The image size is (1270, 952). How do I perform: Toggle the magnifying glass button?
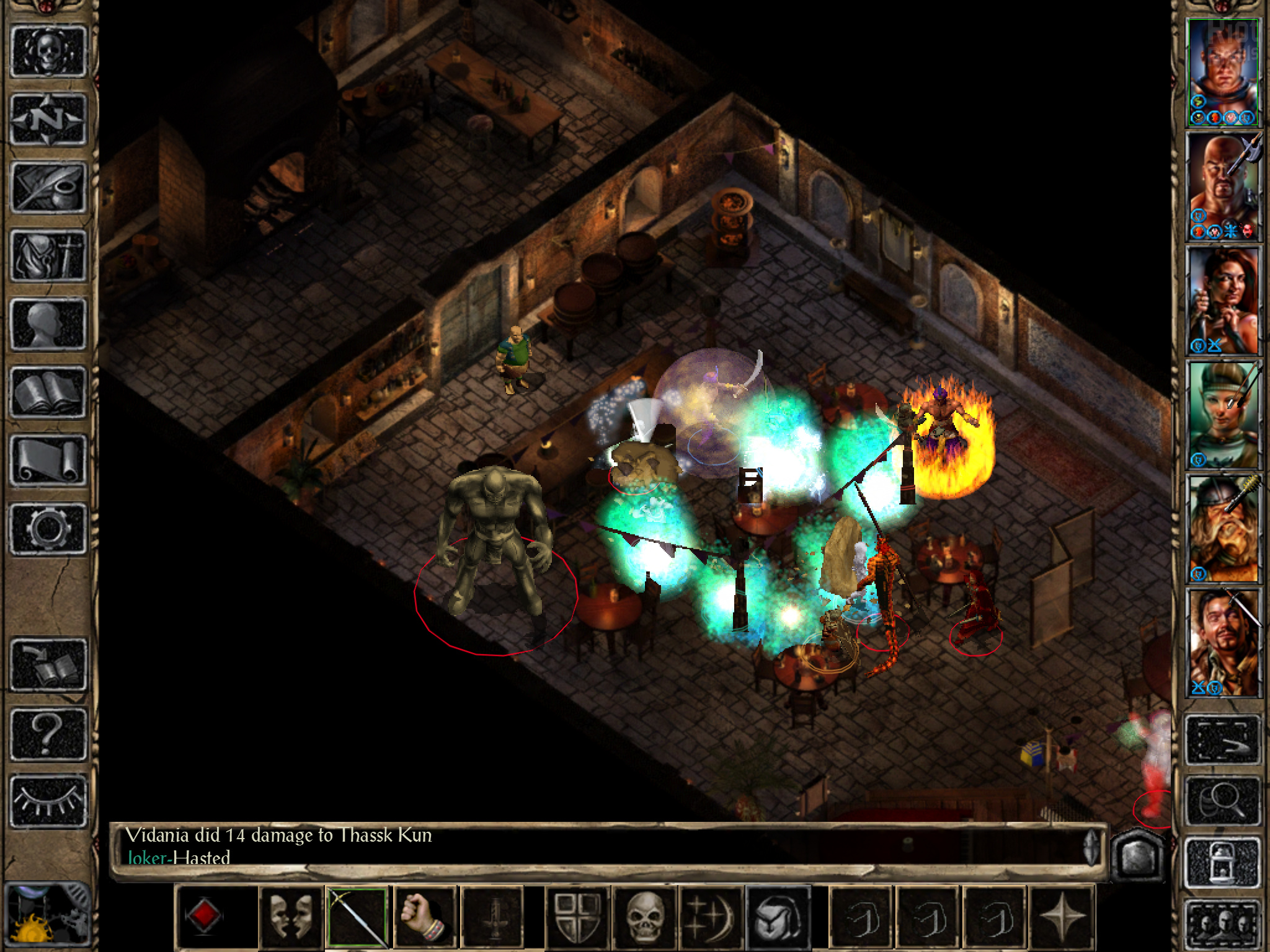click(x=1223, y=802)
